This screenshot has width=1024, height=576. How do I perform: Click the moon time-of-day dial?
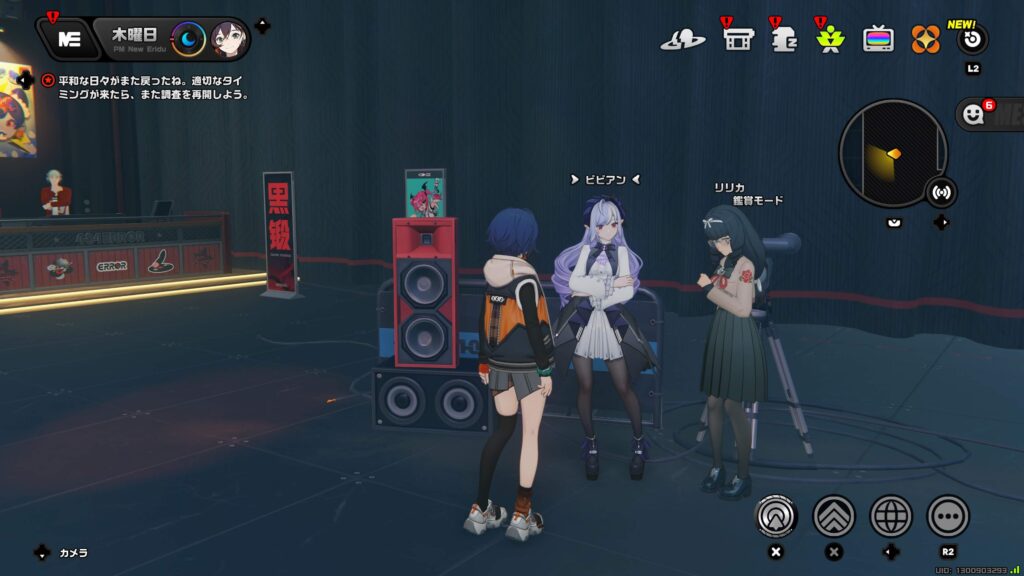188,39
